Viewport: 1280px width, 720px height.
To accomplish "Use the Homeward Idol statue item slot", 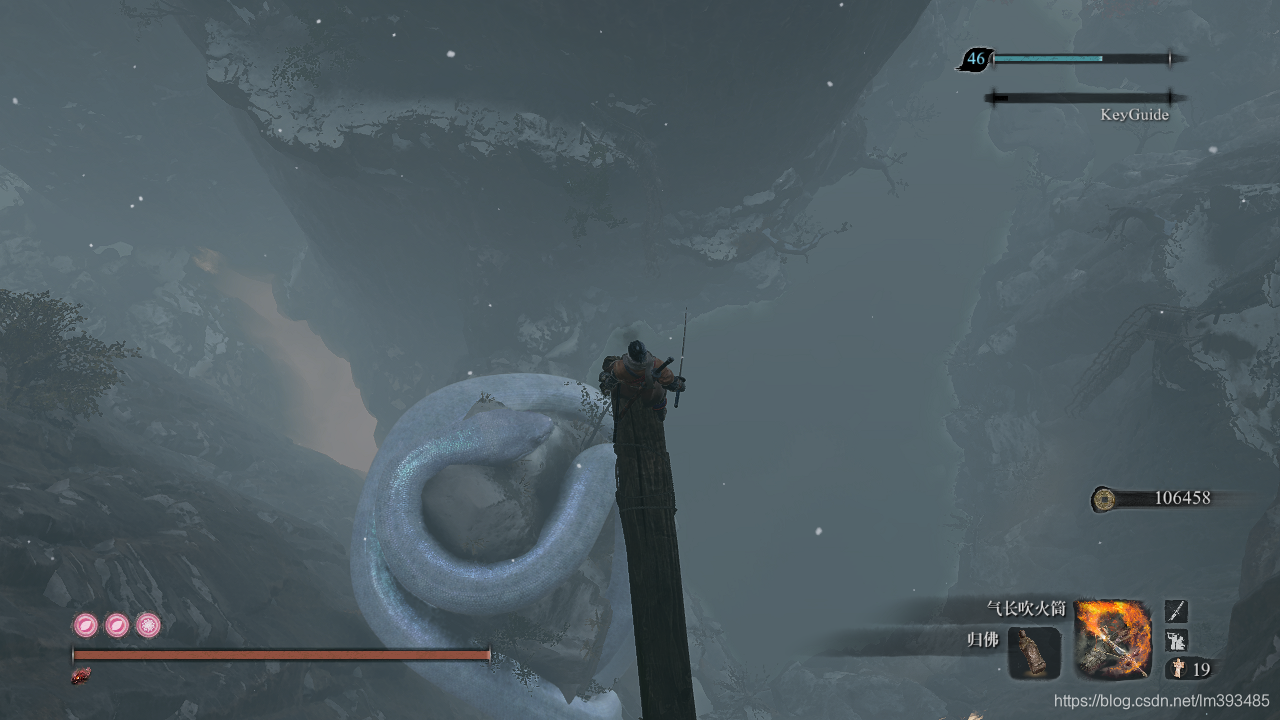I will pyautogui.click(x=1034, y=653).
